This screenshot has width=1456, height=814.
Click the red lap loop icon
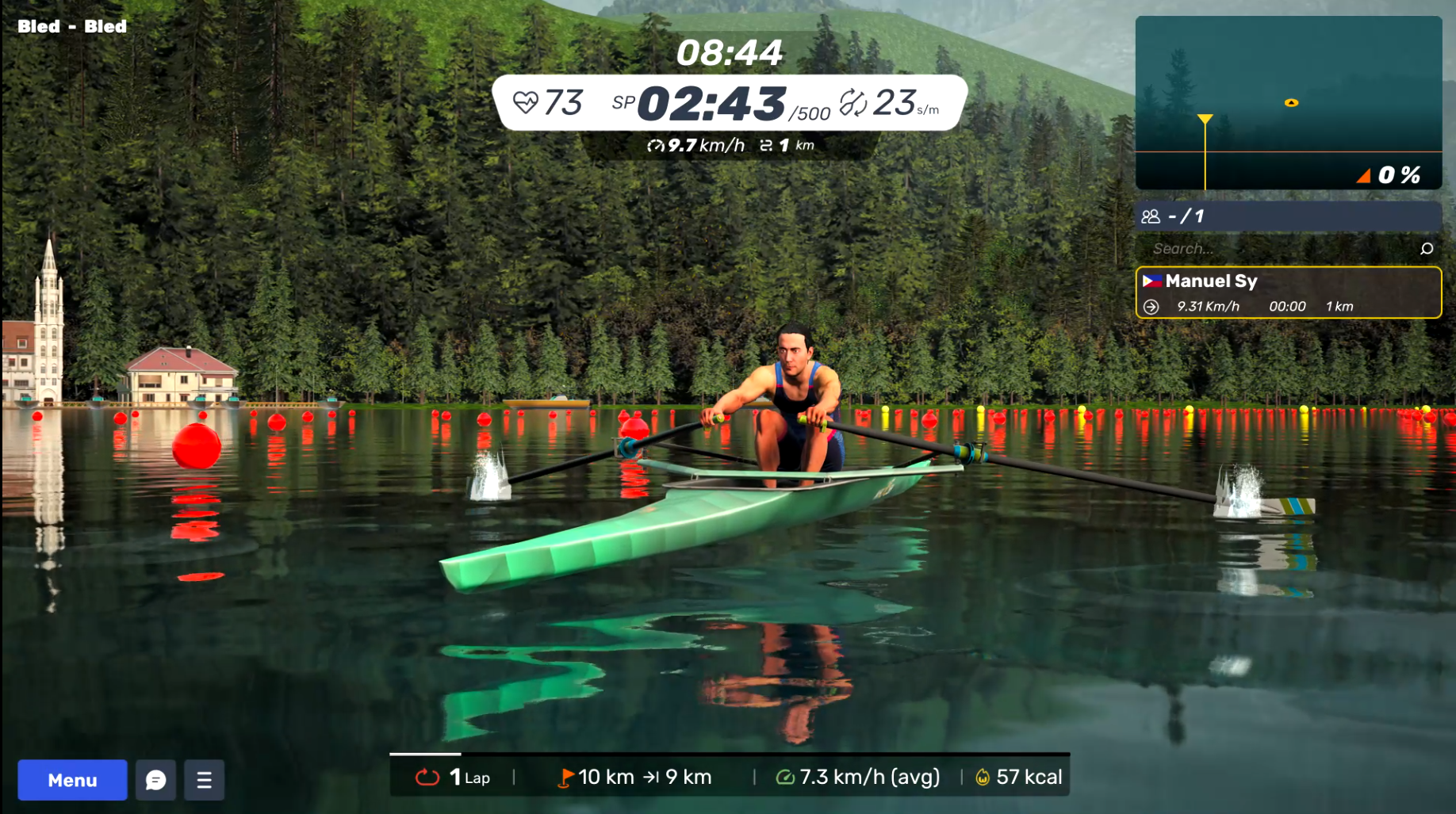click(x=428, y=778)
